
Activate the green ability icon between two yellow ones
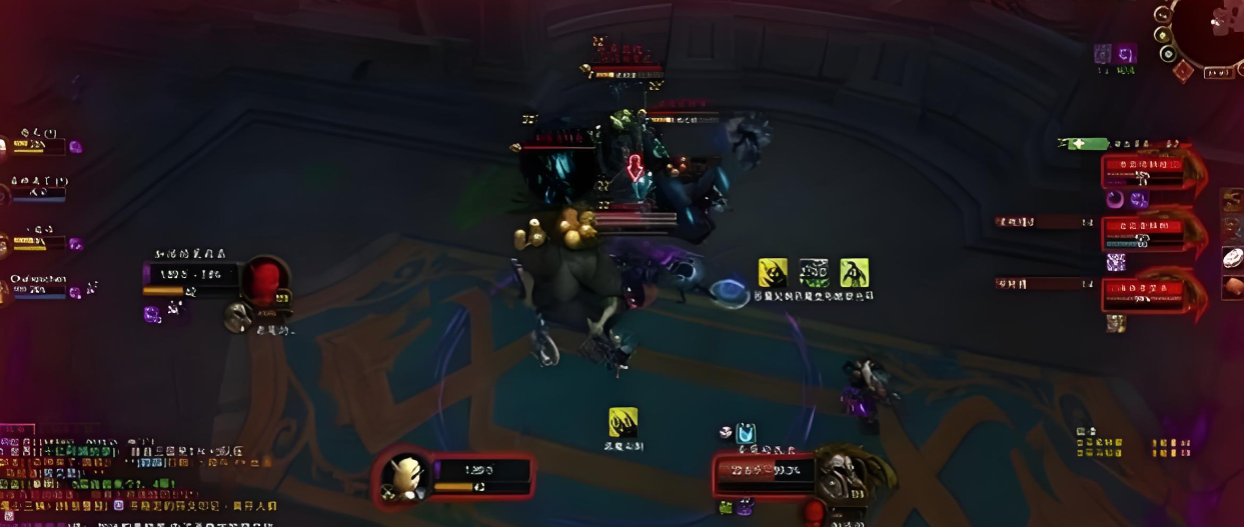[814, 272]
